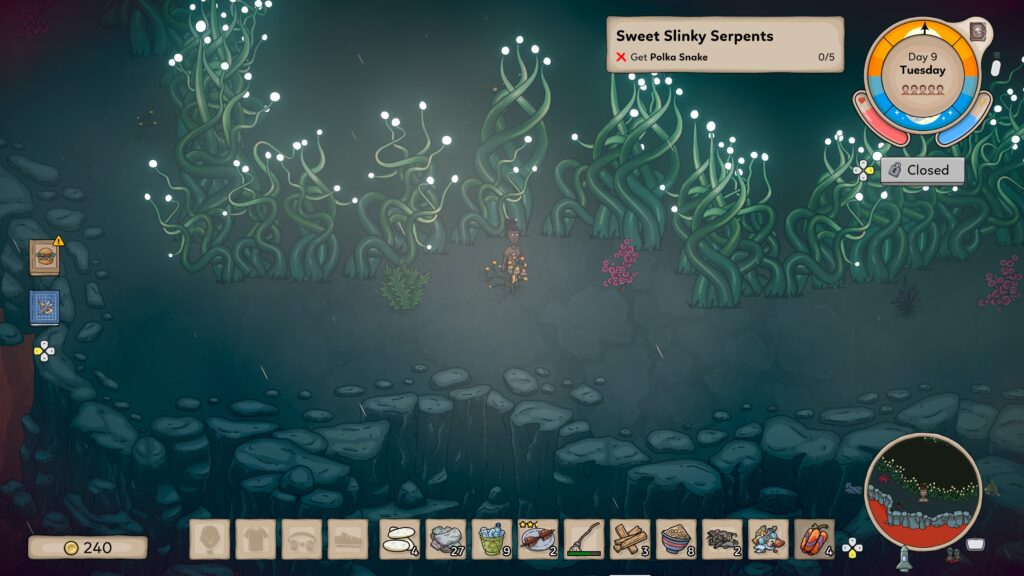Open the blue blueprint crafting book
Image resolution: width=1024 pixels, height=576 pixels.
coord(44,307)
